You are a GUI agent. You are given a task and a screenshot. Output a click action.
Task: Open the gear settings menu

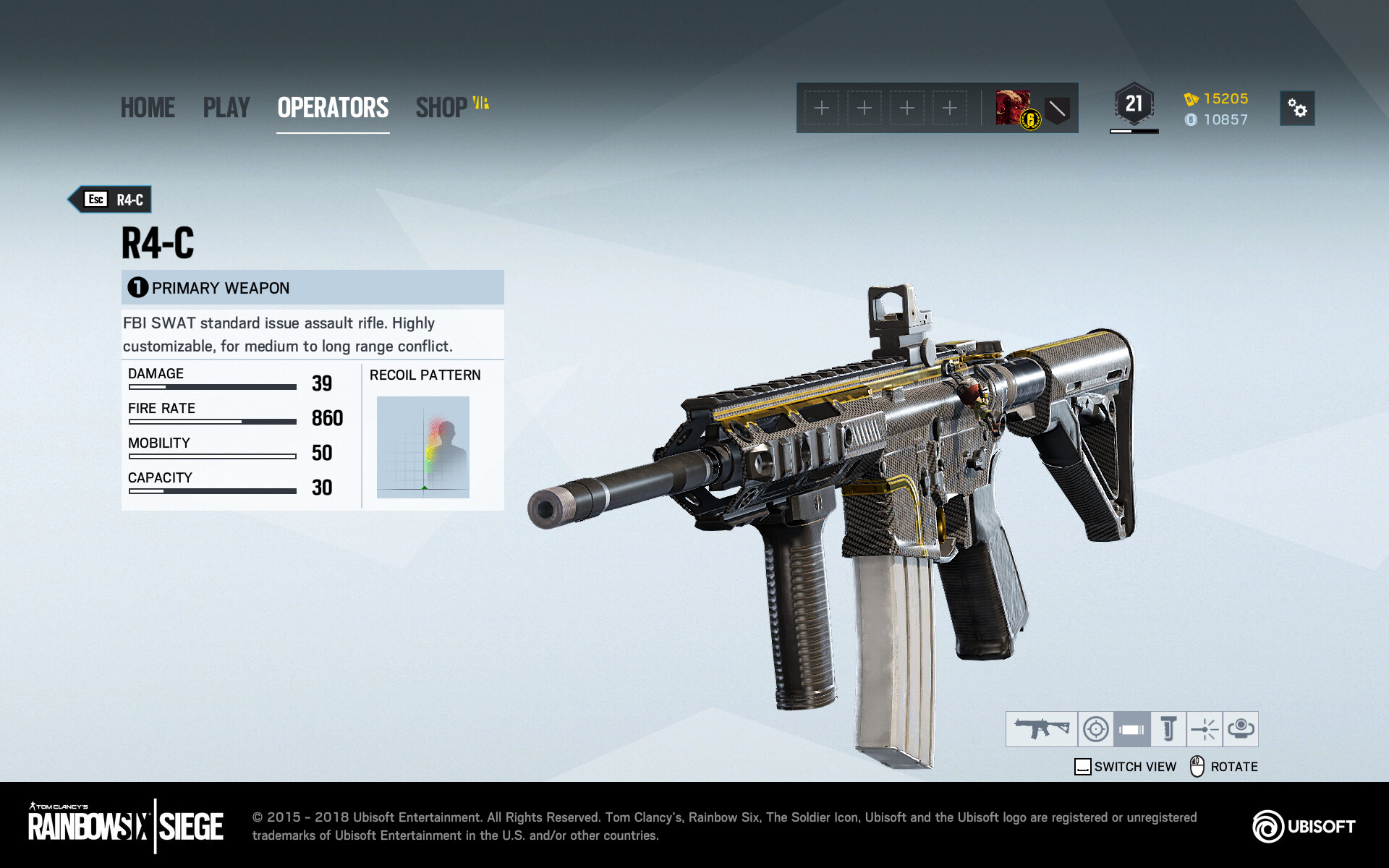(1296, 109)
